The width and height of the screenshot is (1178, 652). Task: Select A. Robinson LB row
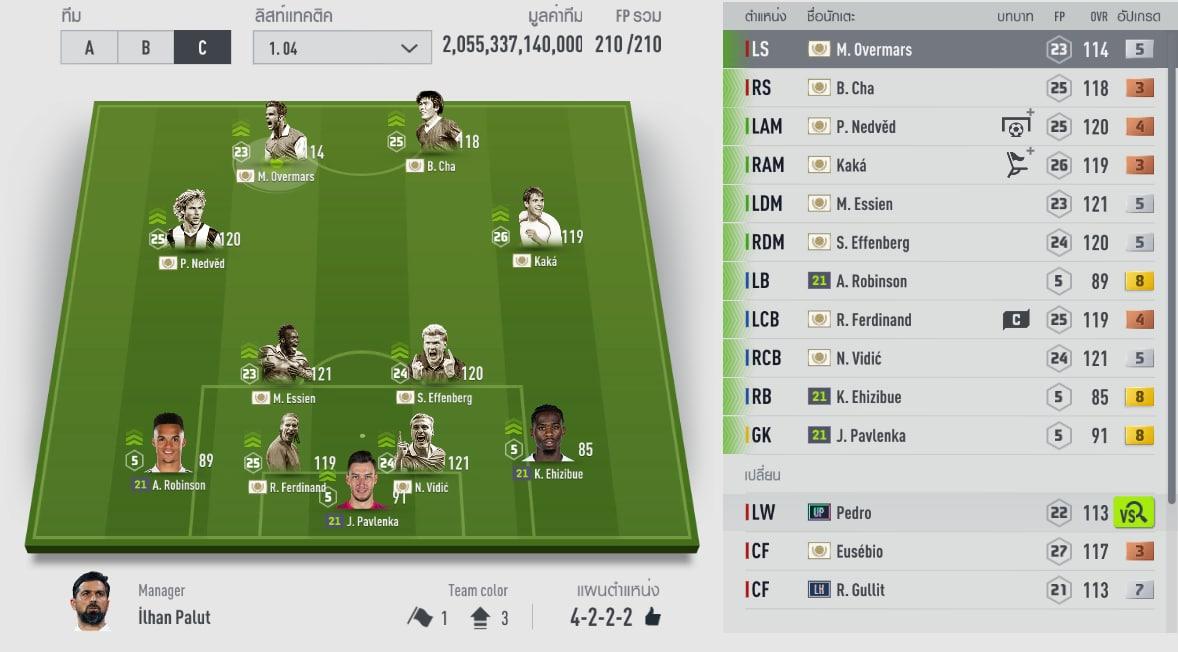tap(940, 281)
